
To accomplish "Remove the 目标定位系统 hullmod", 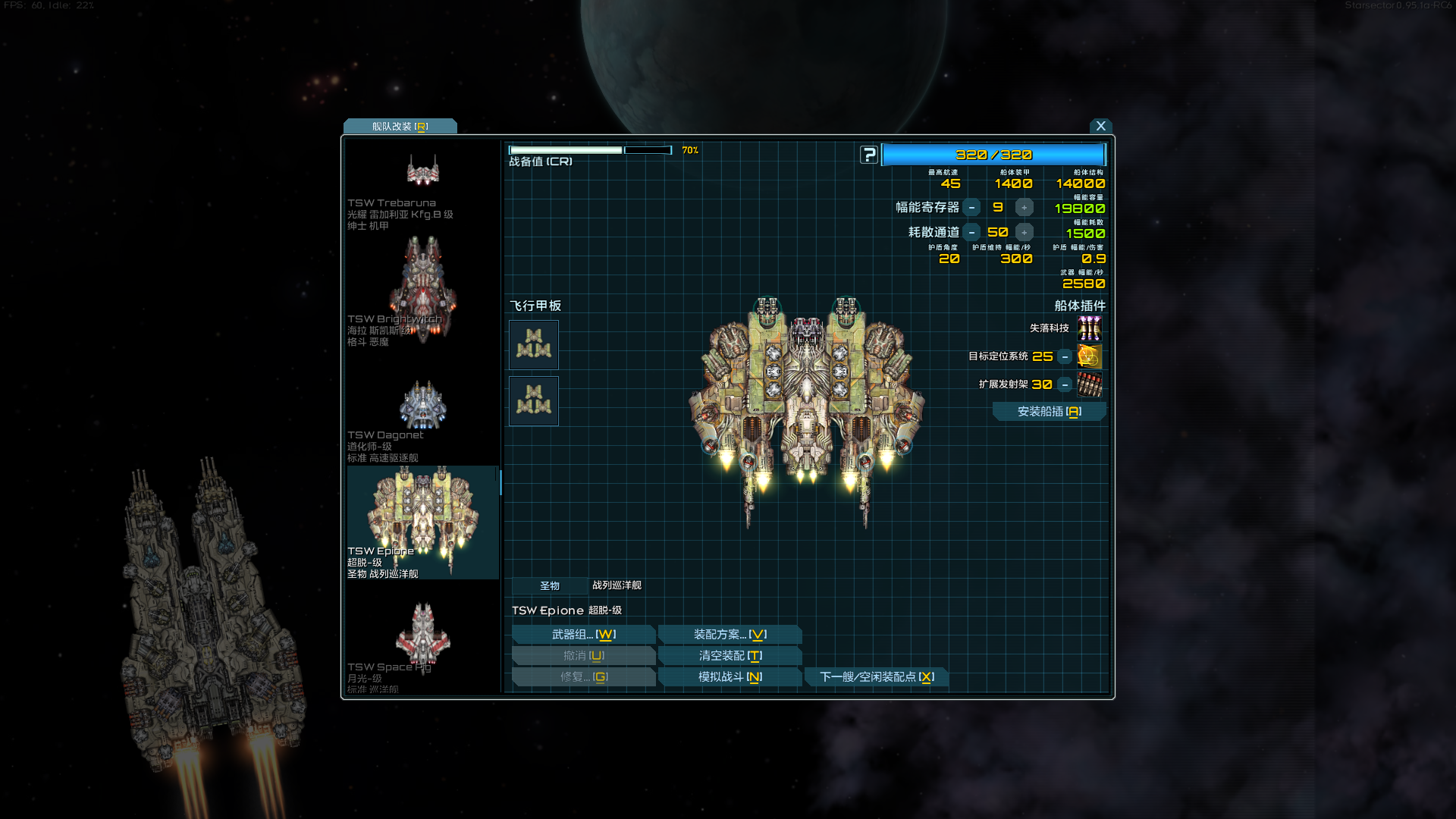I will [1065, 356].
